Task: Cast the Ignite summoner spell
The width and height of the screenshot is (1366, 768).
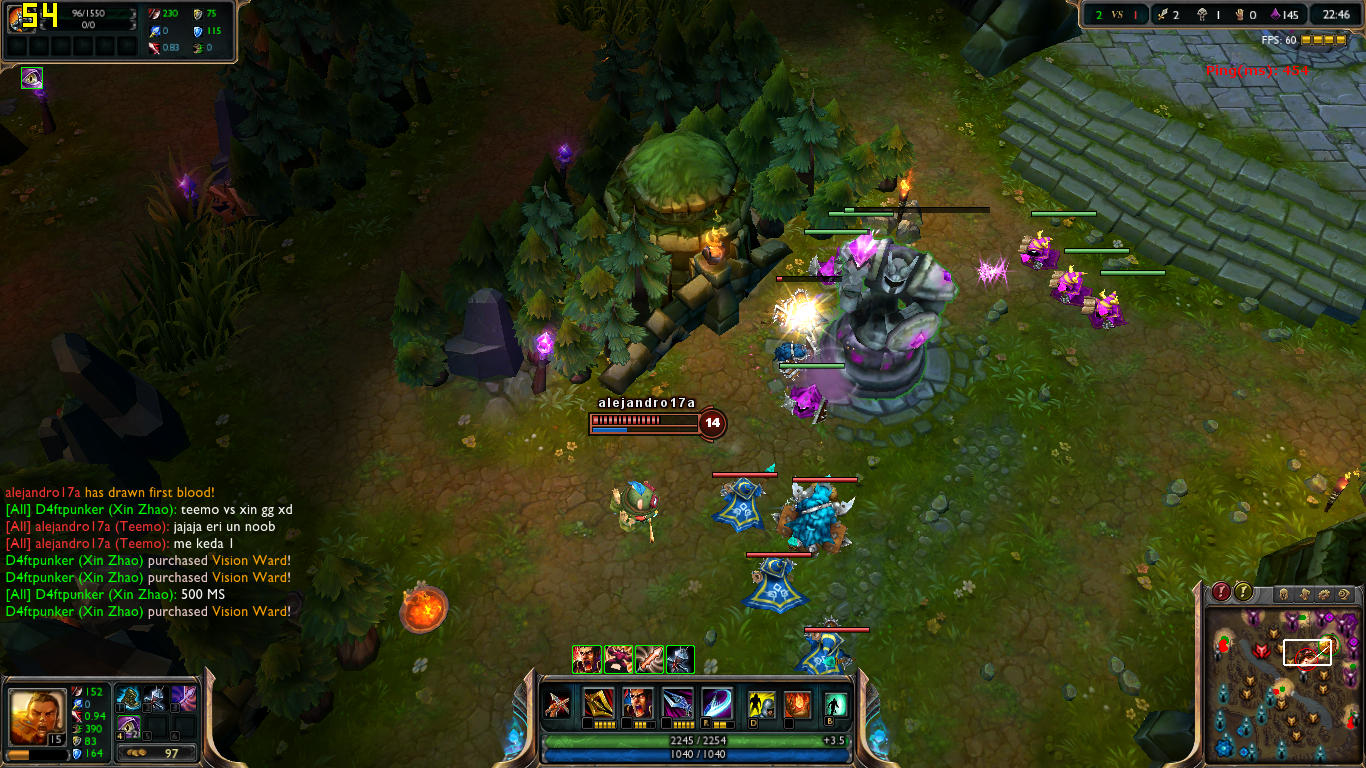Action: point(797,704)
